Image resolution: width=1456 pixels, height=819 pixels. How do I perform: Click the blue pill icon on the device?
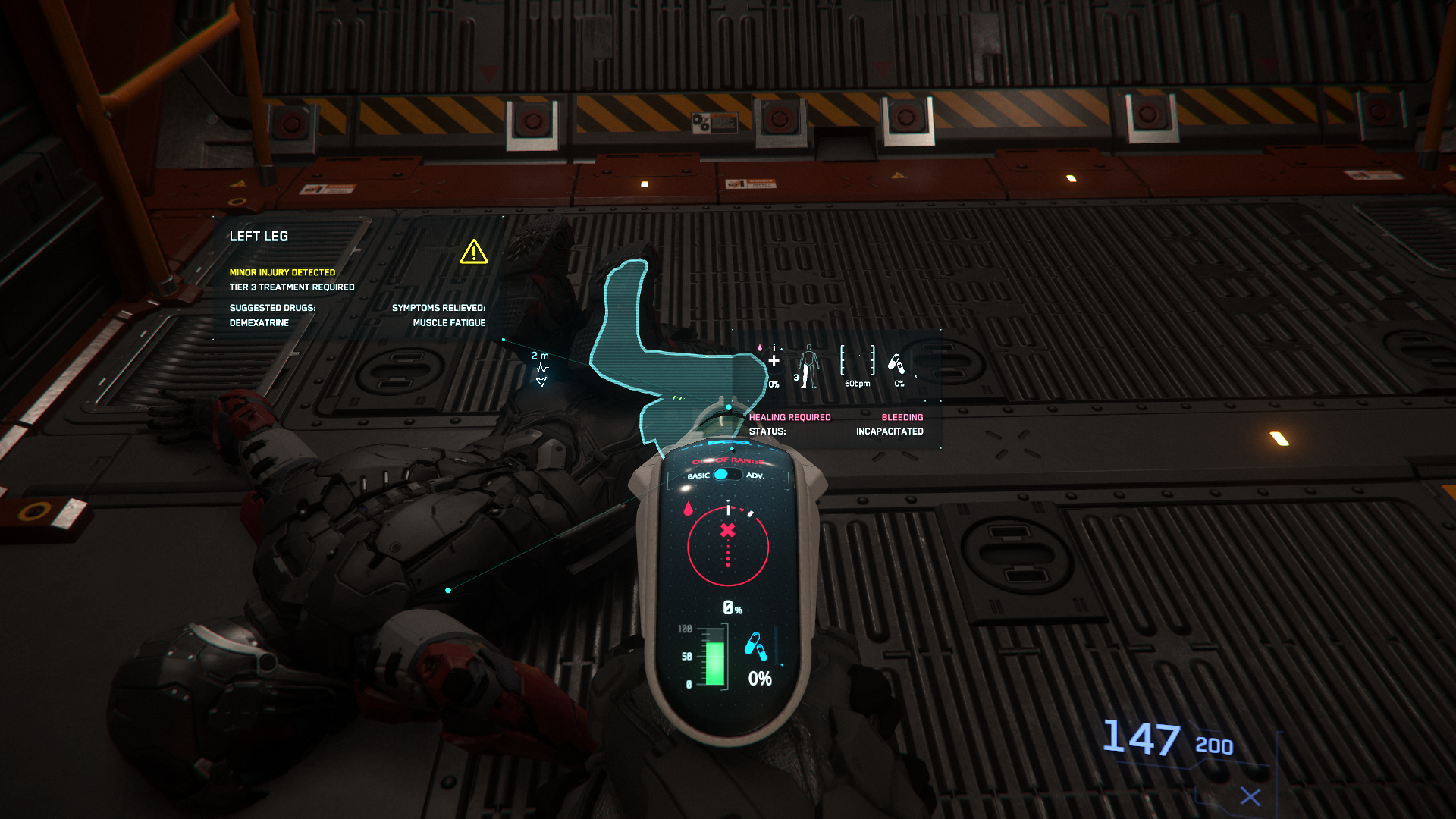click(x=755, y=646)
